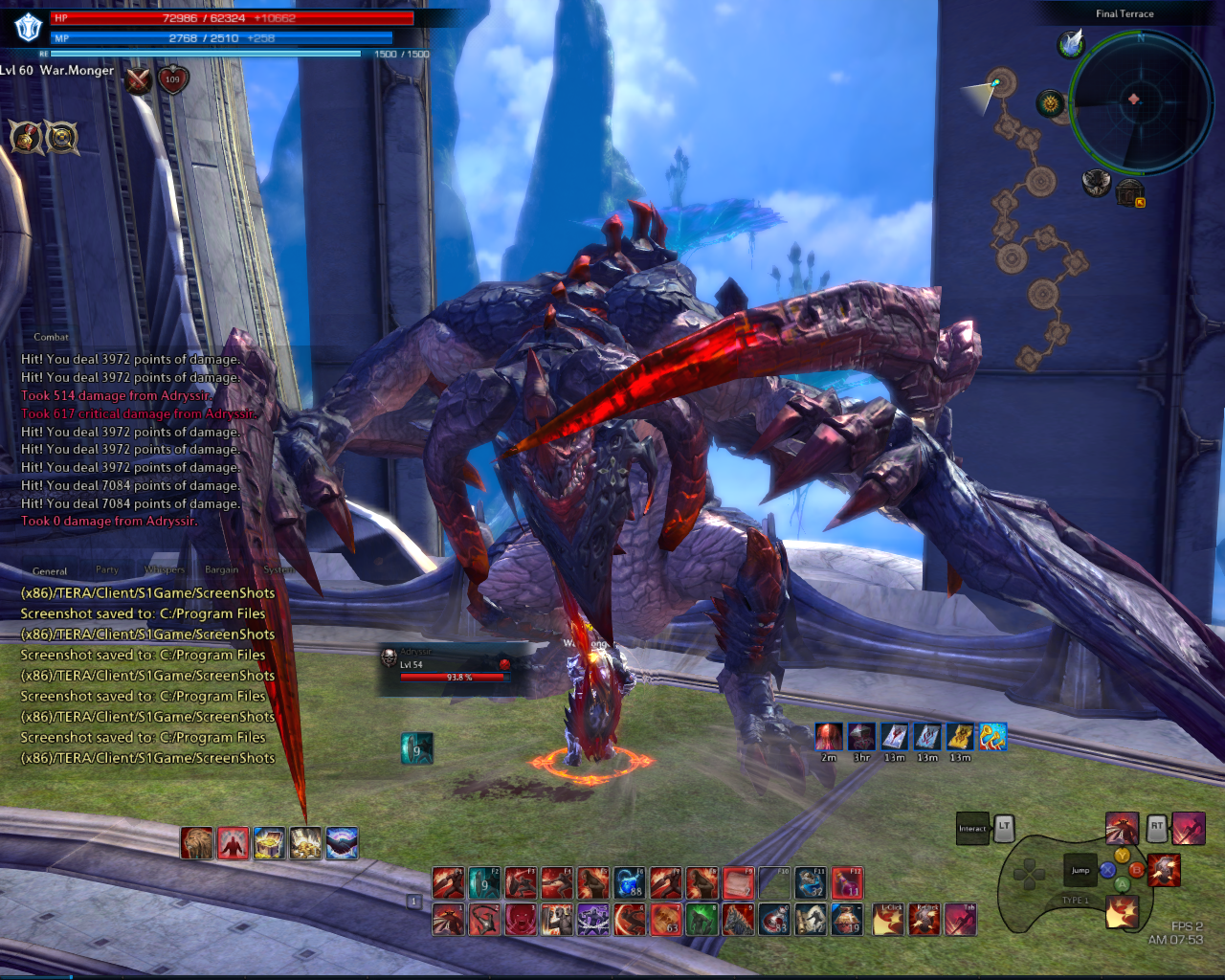Use the red potion in hotbar slot F12
The image size is (1225, 980).
coord(847,882)
